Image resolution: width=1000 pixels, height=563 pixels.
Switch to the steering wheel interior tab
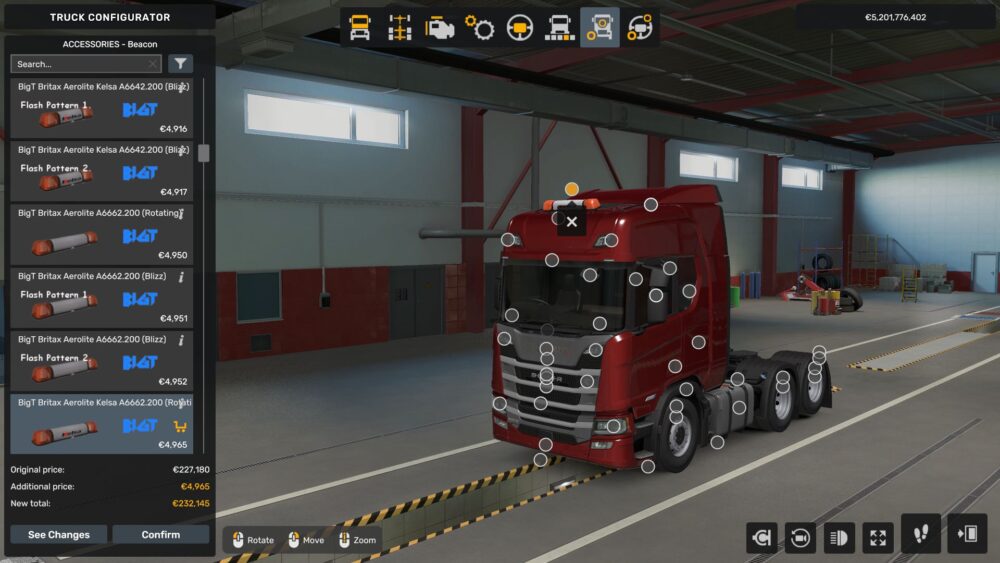pos(520,28)
